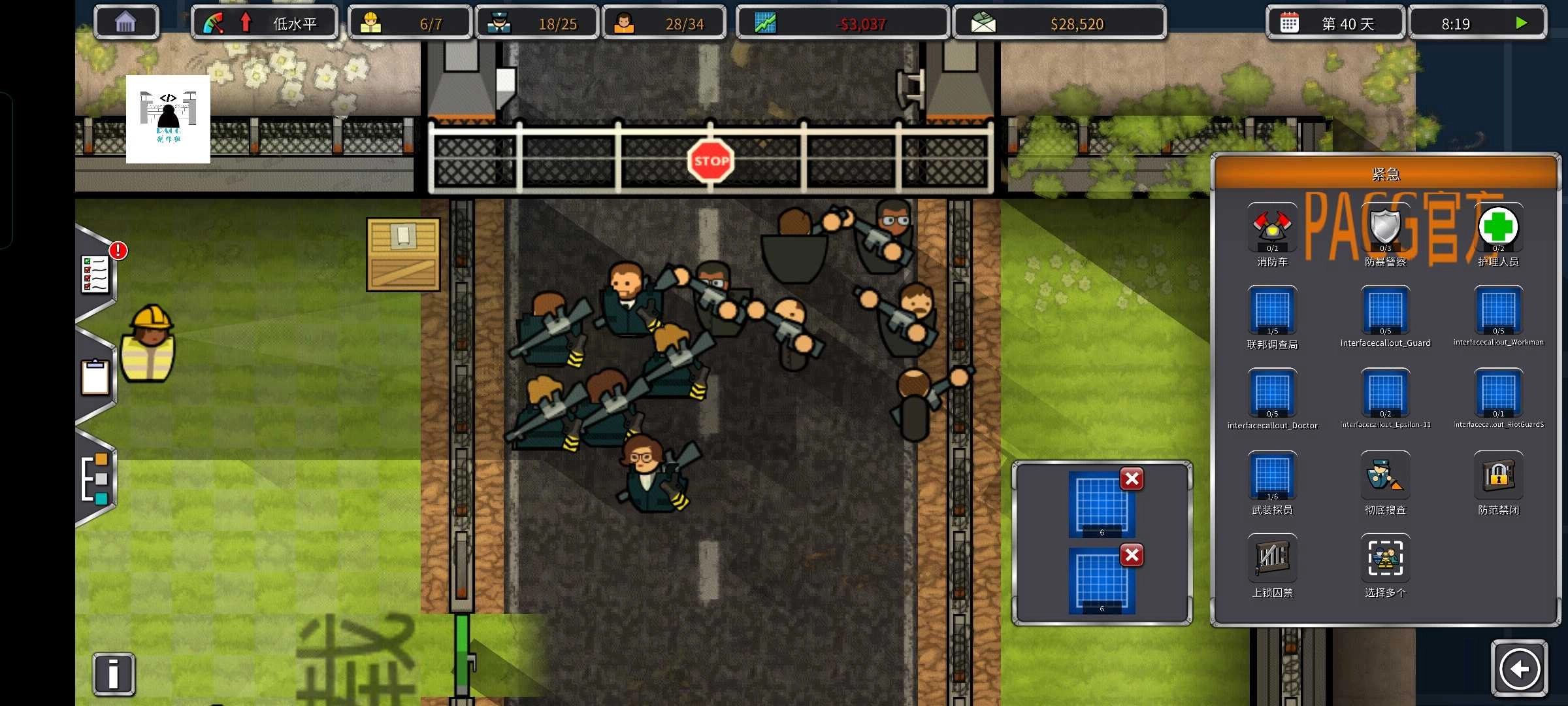Select the interfacecallout_RiotGuardS callout
This screenshot has height=706, width=1568.
(1498, 393)
